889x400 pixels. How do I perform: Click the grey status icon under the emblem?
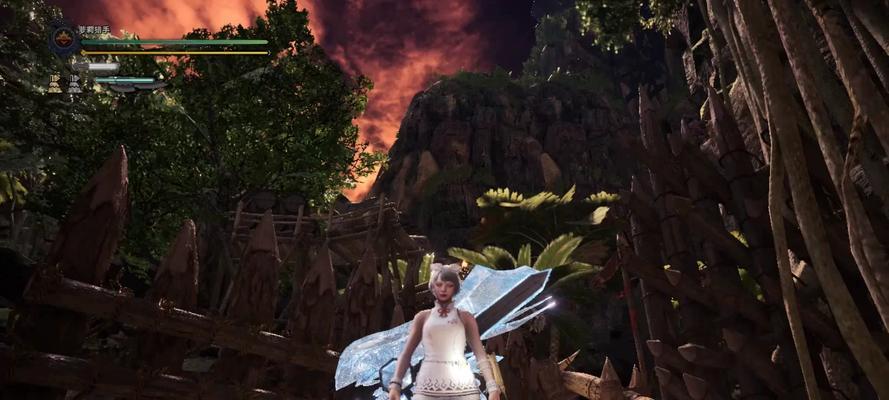pos(72,84)
